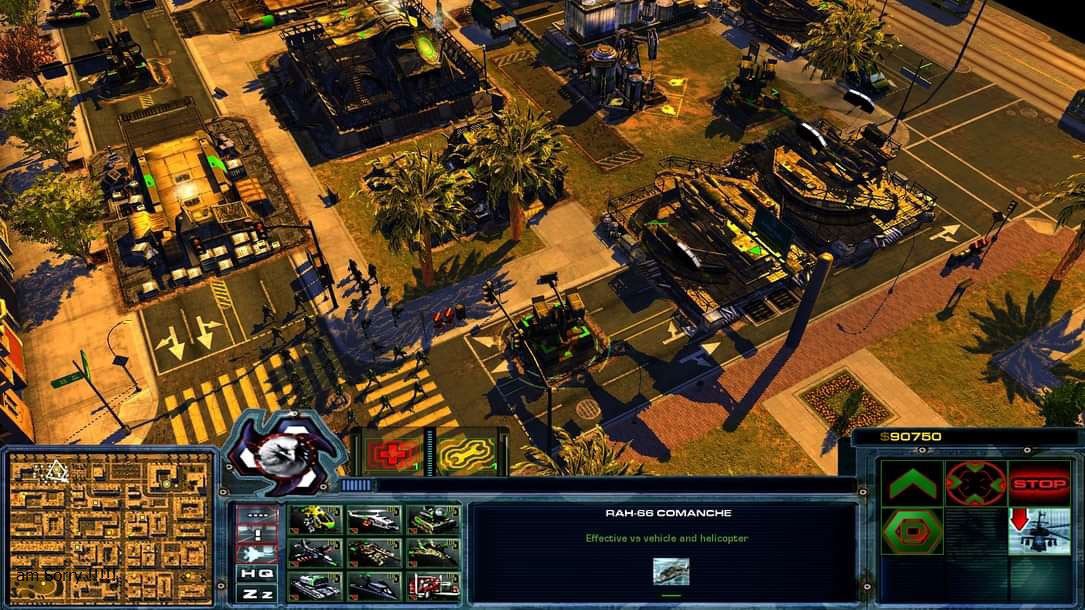Click the city minimap
Screen dimensions: 1085x610
(111, 526)
